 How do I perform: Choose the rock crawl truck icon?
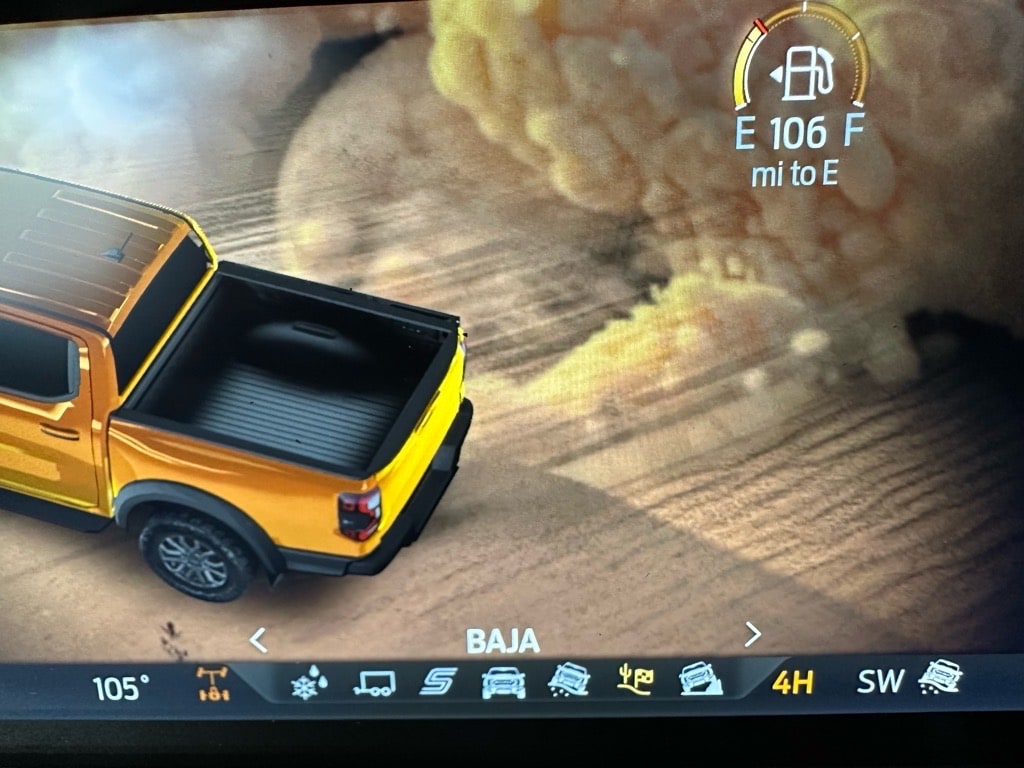point(697,680)
